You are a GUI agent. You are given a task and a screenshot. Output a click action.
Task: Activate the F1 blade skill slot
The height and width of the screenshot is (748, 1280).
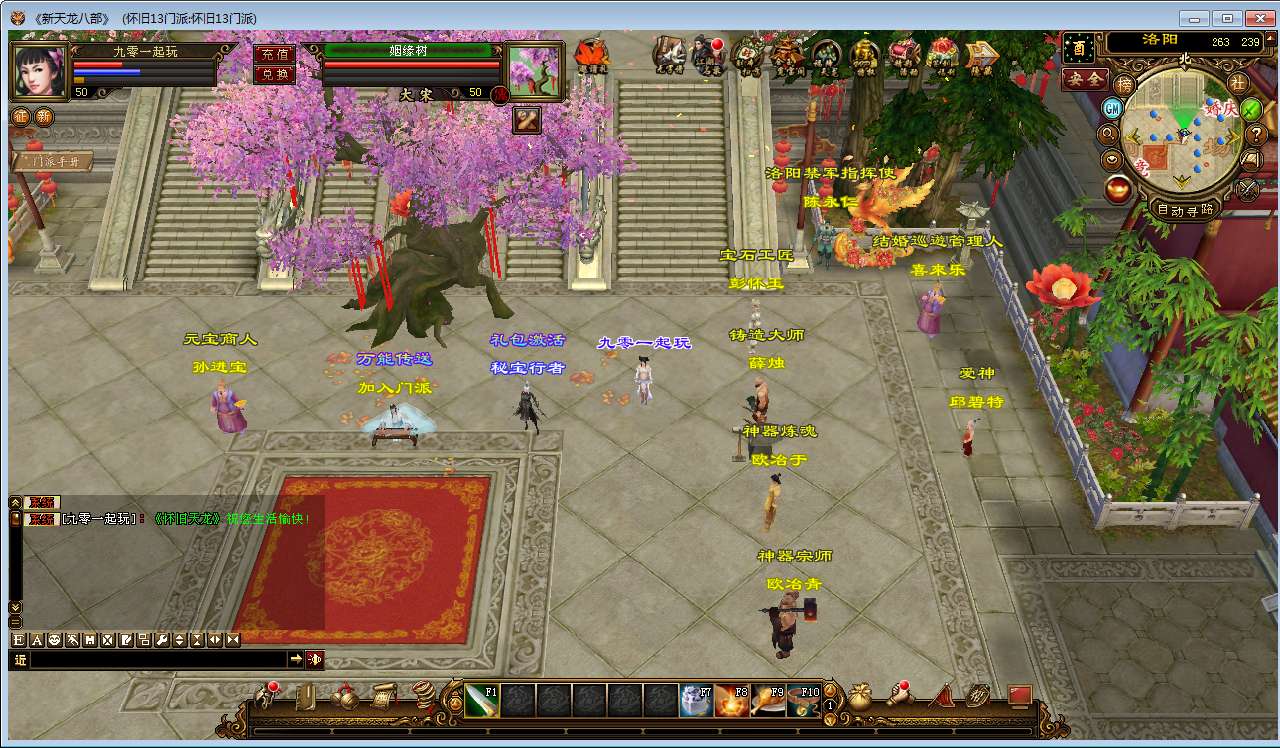(x=481, y=700)
